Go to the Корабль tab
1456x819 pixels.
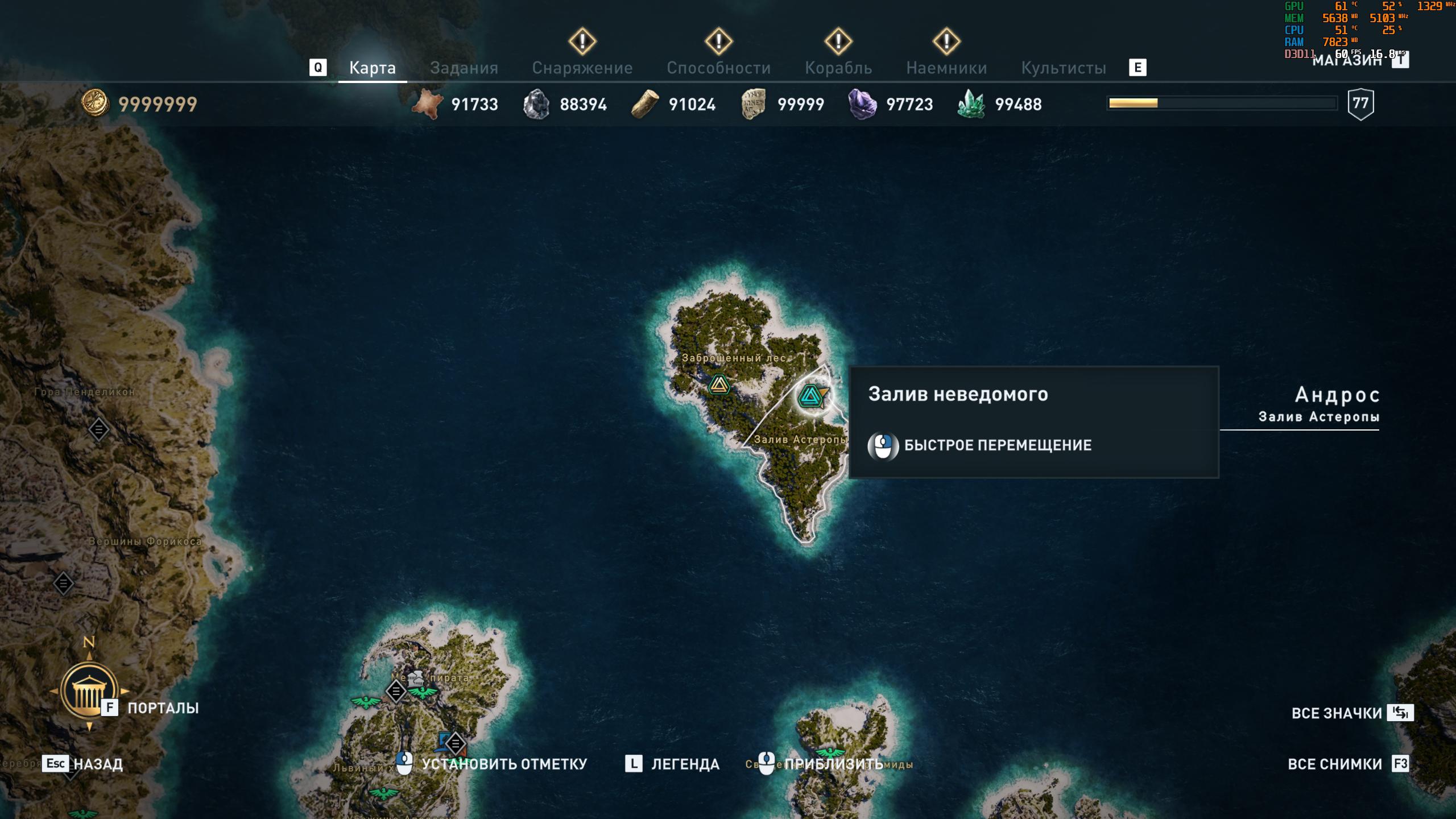pyautogui.click(x=838, y=68)
